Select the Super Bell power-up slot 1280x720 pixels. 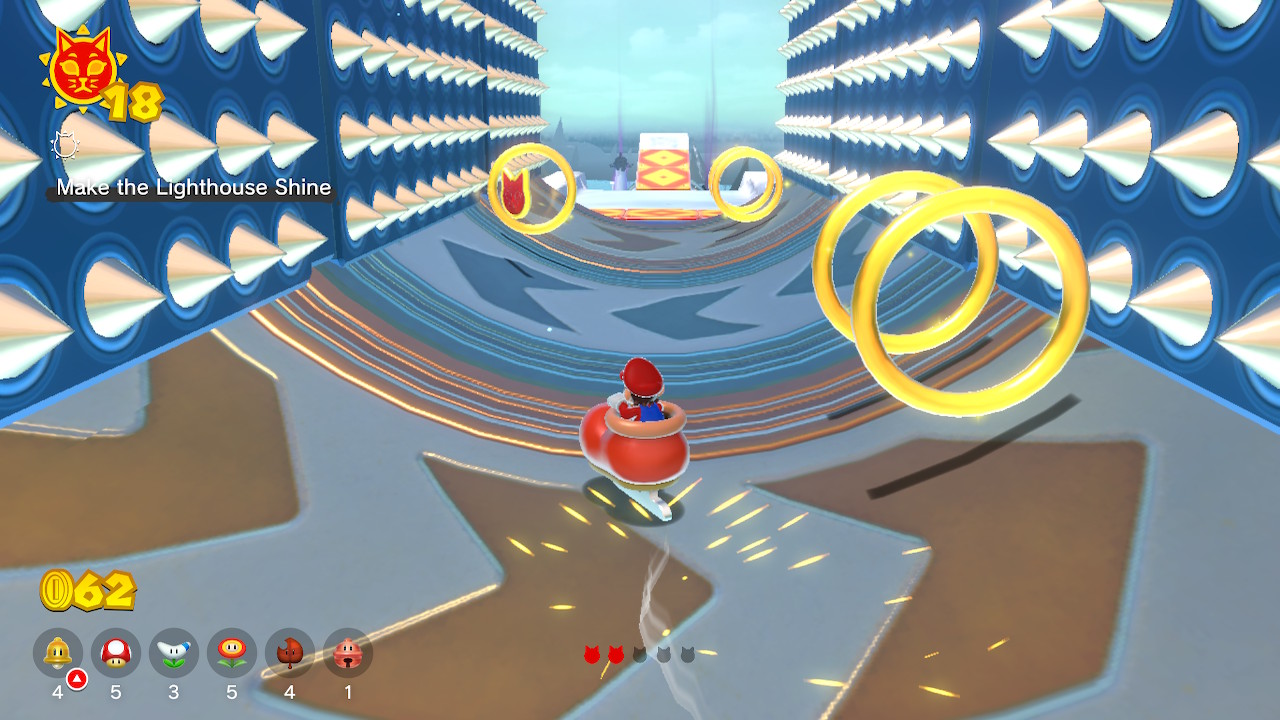(x=58, y=654)
